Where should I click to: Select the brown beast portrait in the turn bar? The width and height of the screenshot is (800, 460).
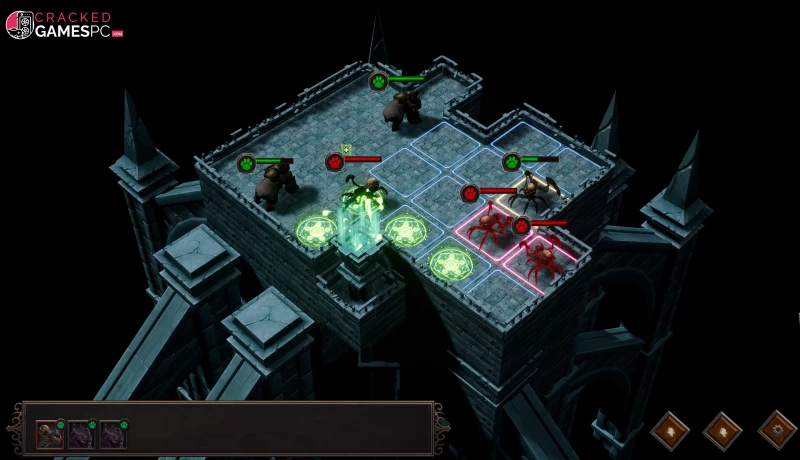49,434
